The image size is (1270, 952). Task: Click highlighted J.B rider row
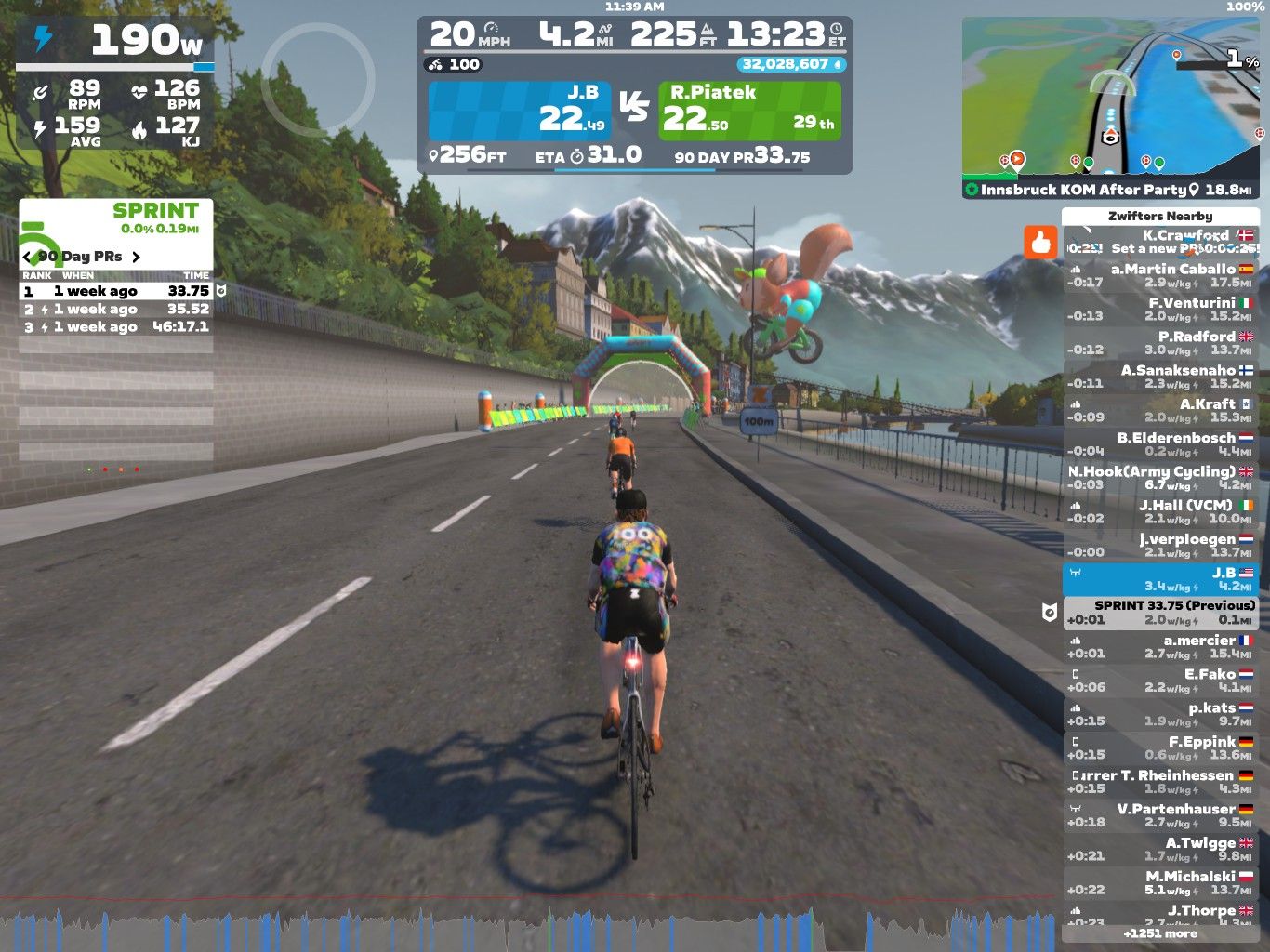1159,579
